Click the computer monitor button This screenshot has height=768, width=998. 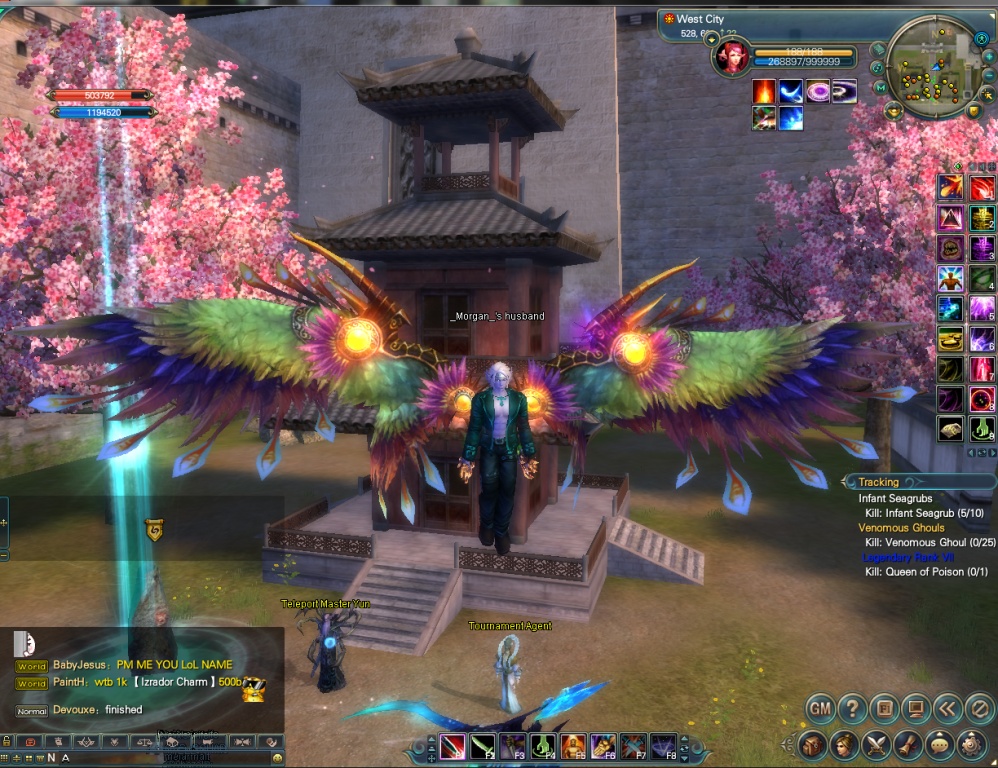pos(916,709)
